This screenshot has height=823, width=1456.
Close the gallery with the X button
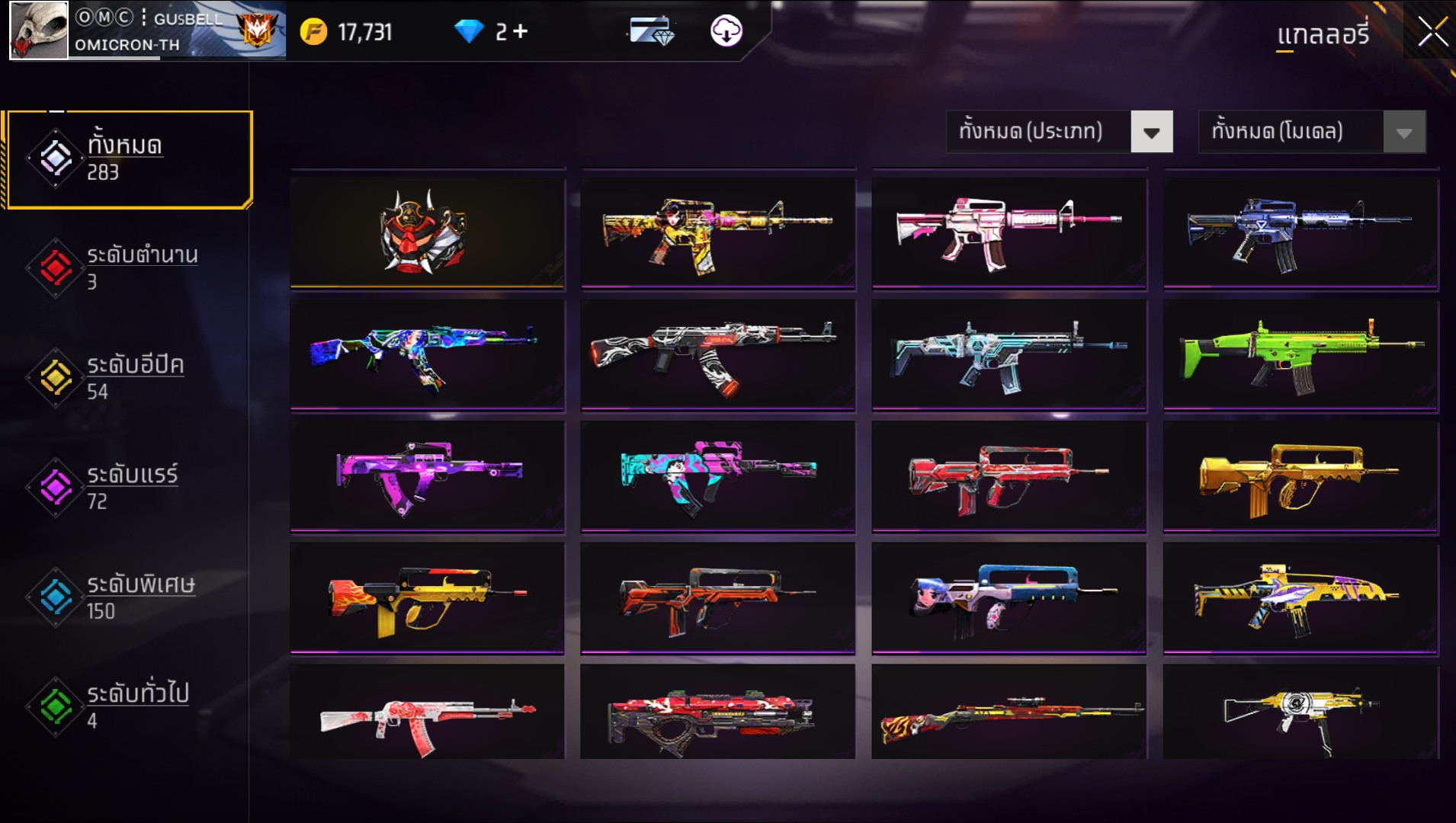click(1432, 32)
